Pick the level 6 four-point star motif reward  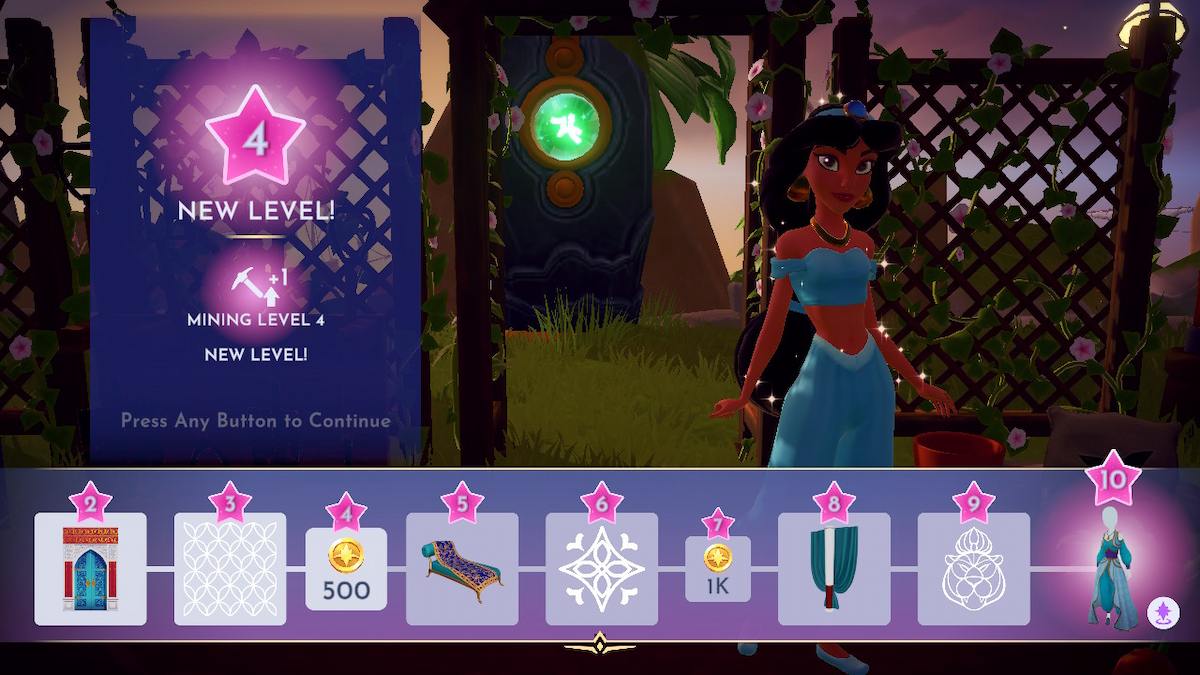[x=601, y=569]
